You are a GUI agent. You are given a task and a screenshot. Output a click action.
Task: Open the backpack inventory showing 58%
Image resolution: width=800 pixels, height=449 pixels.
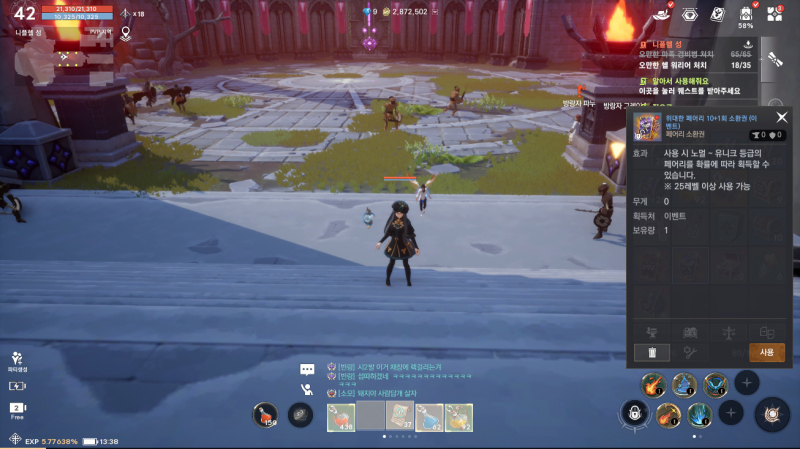click(x=745, y=15)
